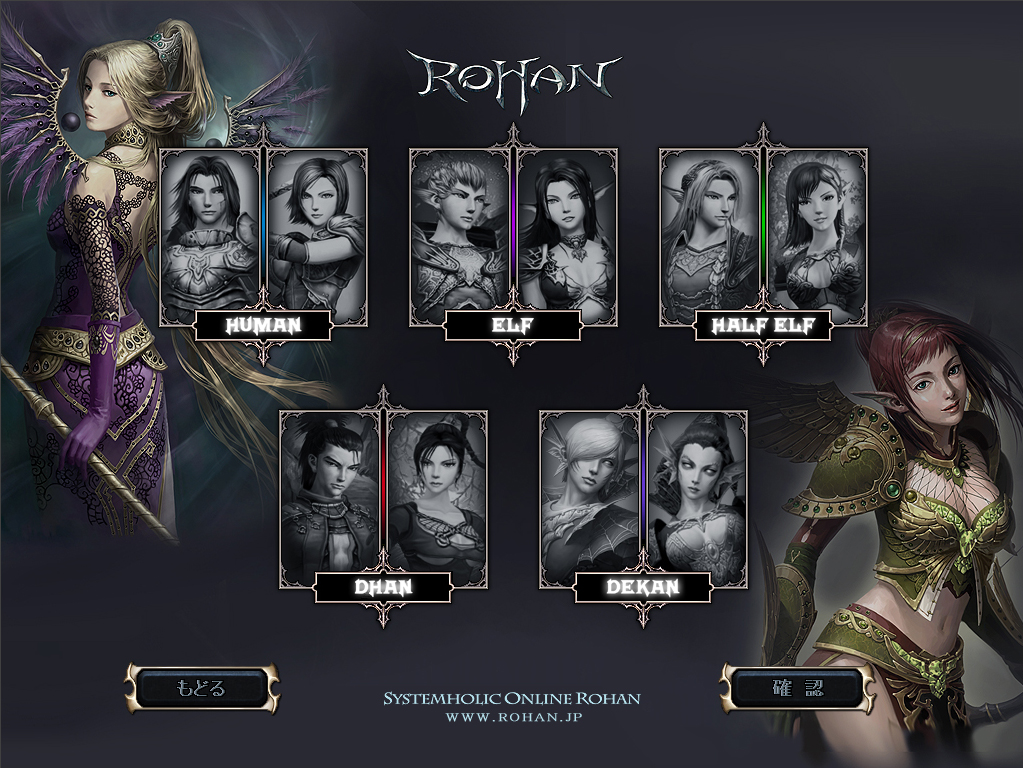
Task: Pick the male Half Elf portrait
Action: [711, 230]
